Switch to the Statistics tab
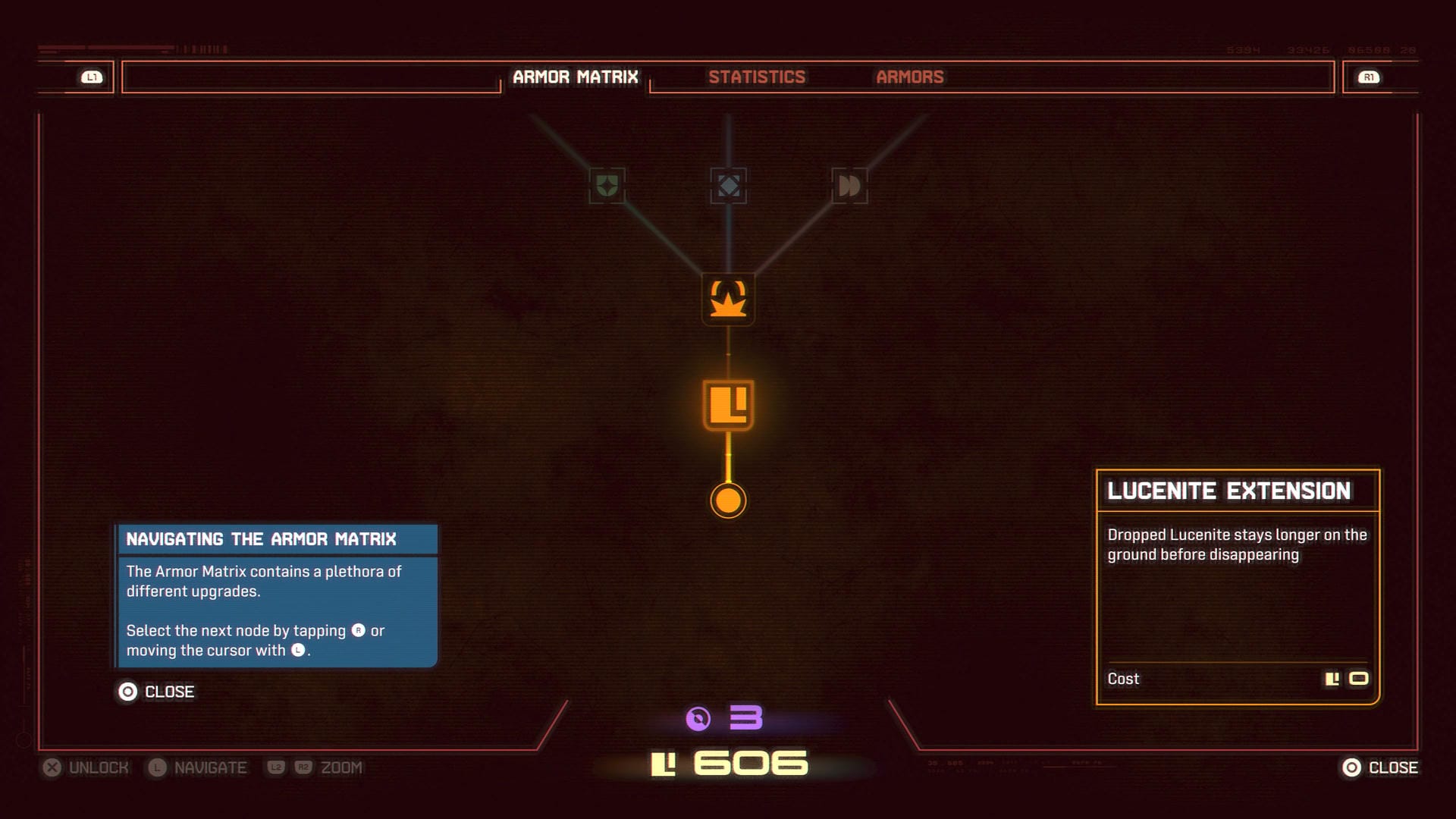1456x819 pixels. [757, 77]
